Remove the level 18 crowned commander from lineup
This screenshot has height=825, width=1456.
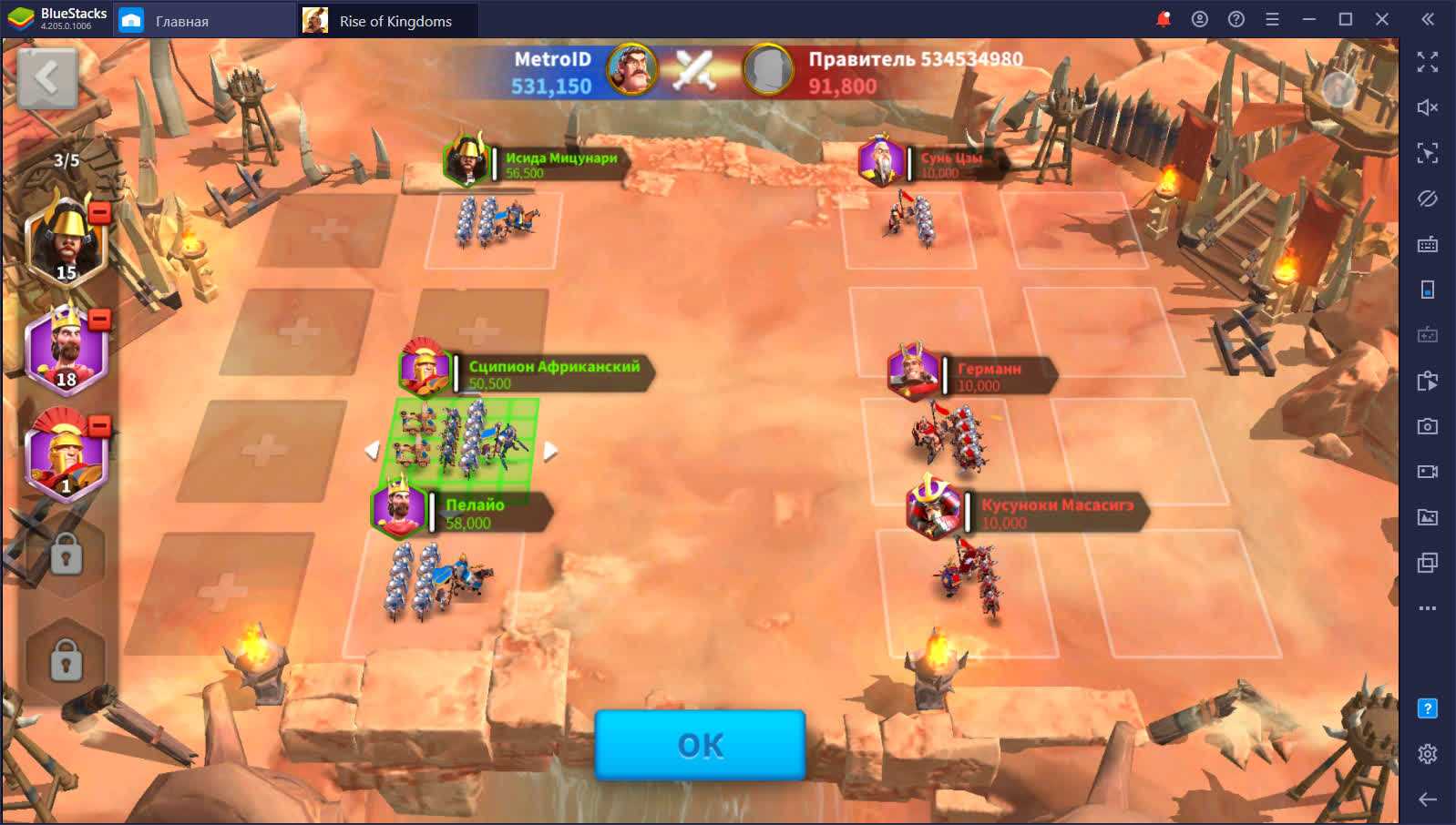pos(100,319)
